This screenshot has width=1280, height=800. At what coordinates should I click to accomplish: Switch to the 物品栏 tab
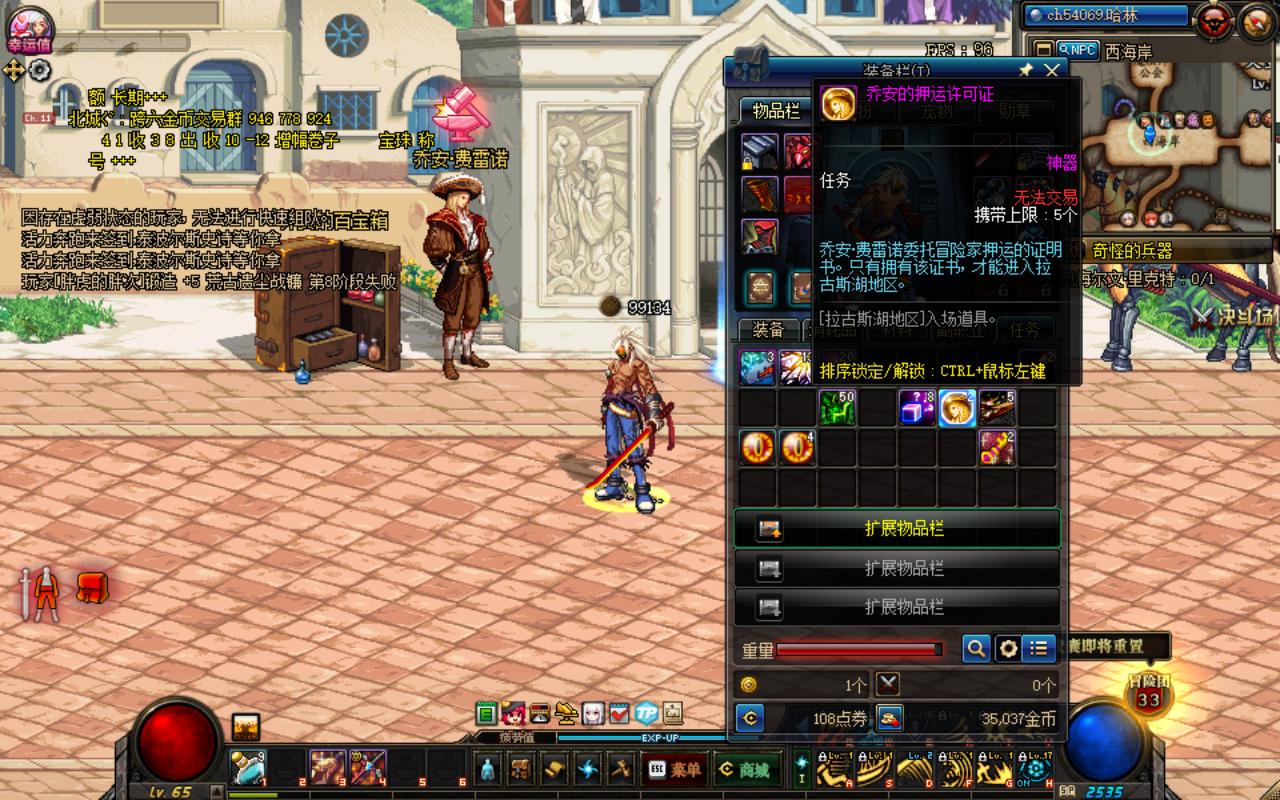pyautogui.click(x=776, y=111)
